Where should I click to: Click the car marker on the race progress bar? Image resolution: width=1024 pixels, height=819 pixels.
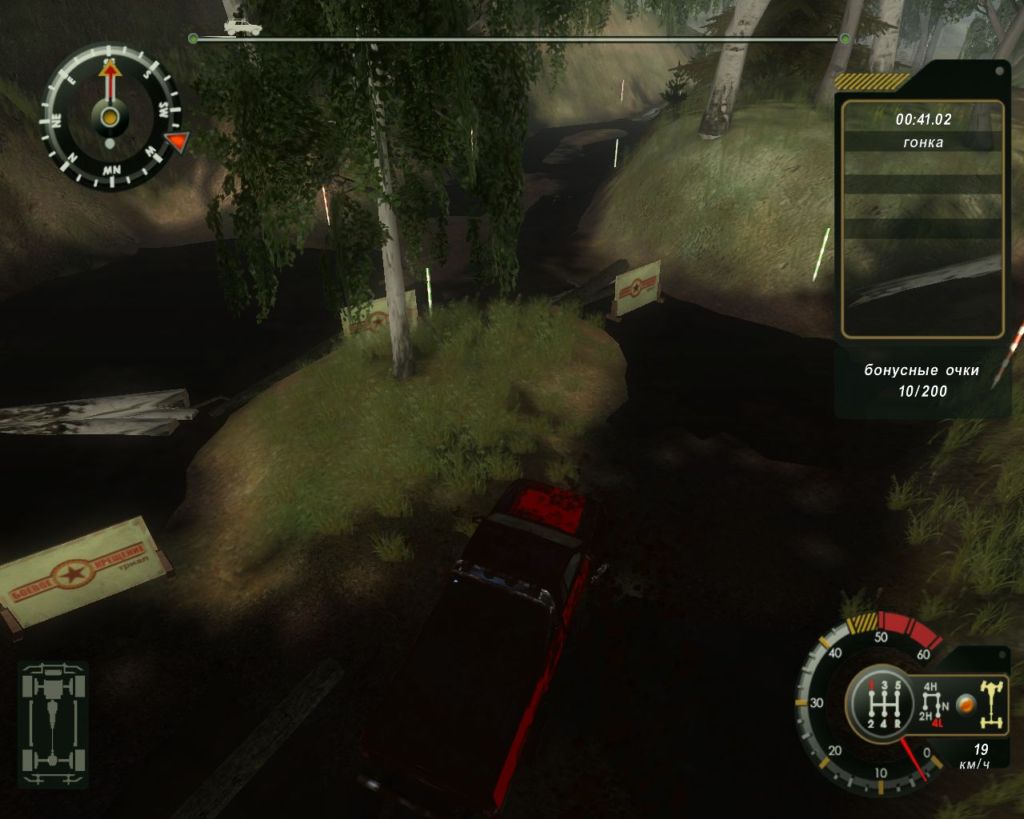241,27
